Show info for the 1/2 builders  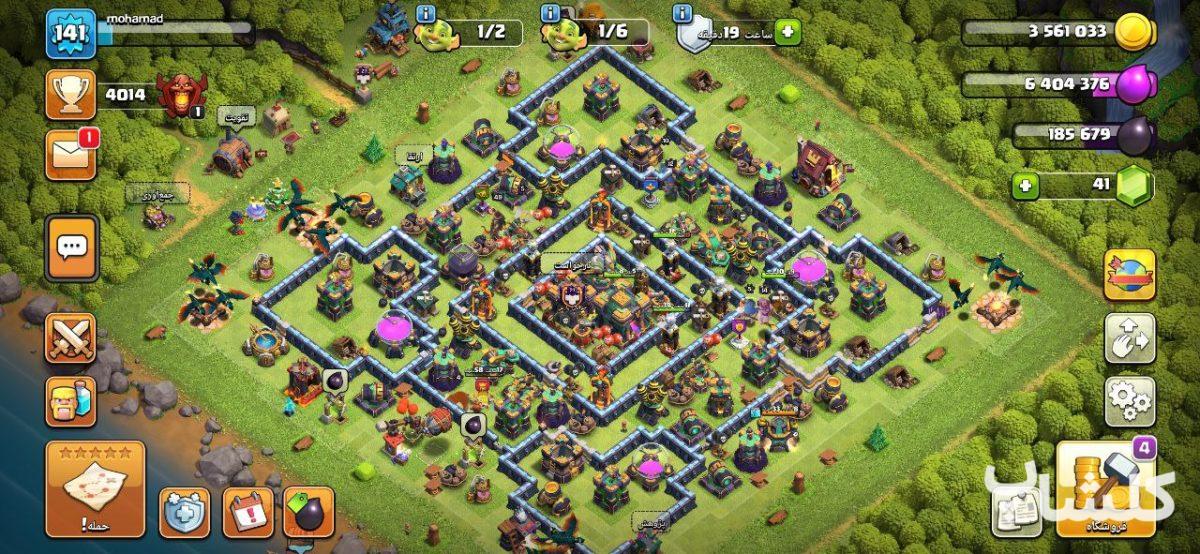point(427,13)
